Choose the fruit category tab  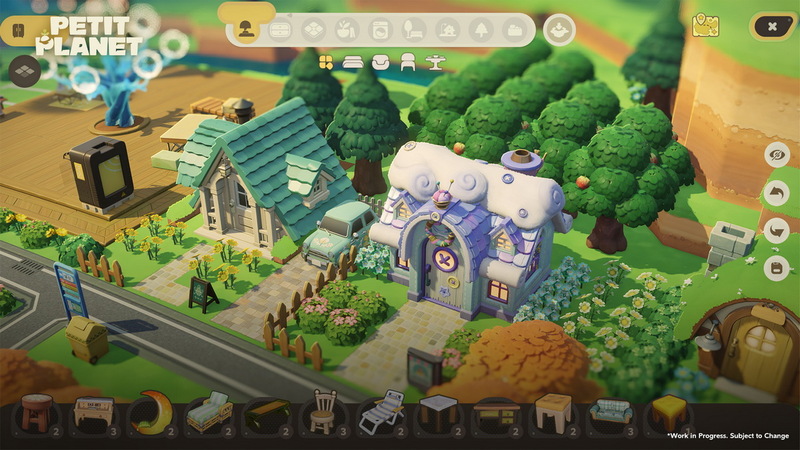point(345,30)
